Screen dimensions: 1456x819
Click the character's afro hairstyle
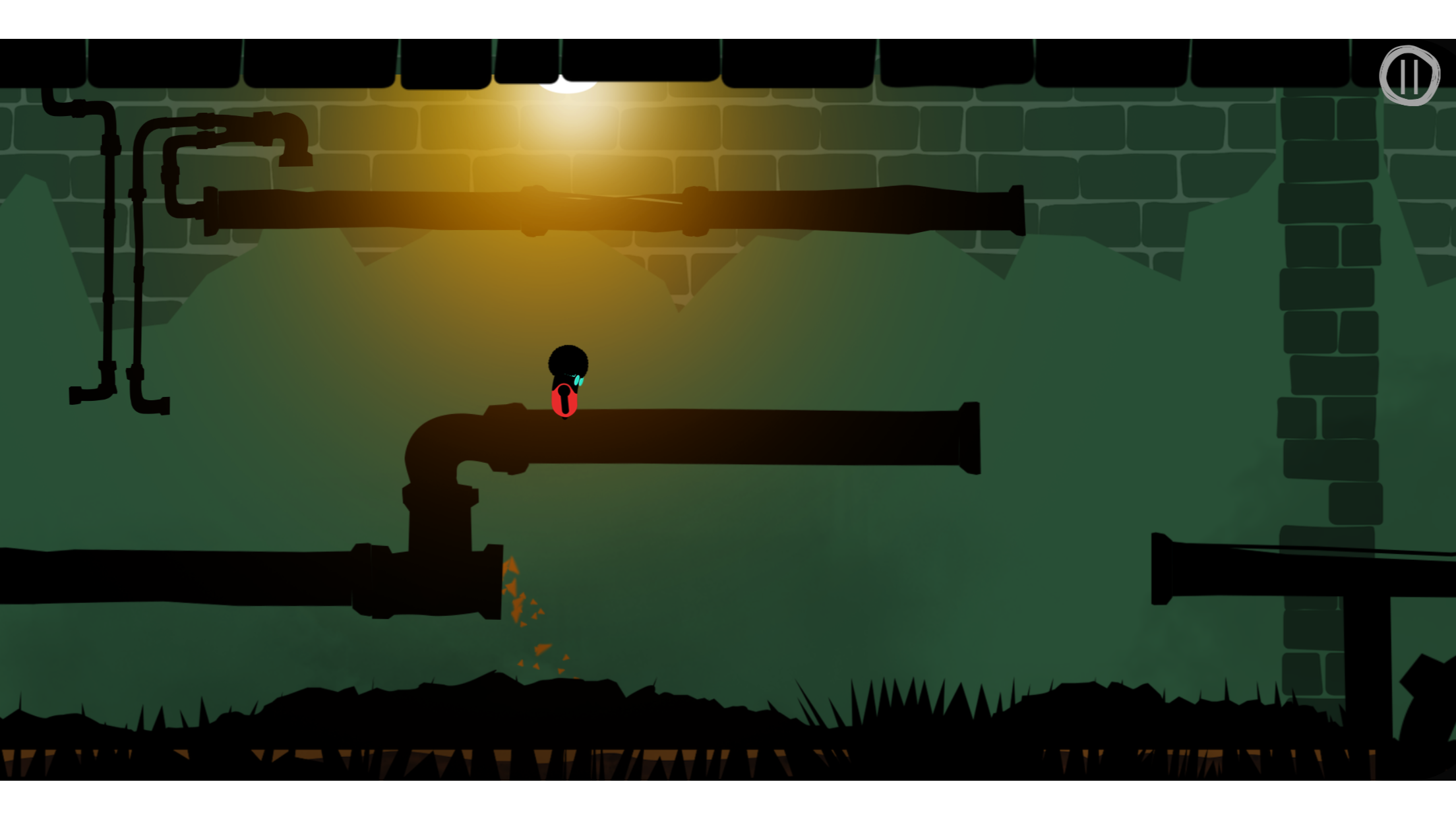(x=568, y=359)
